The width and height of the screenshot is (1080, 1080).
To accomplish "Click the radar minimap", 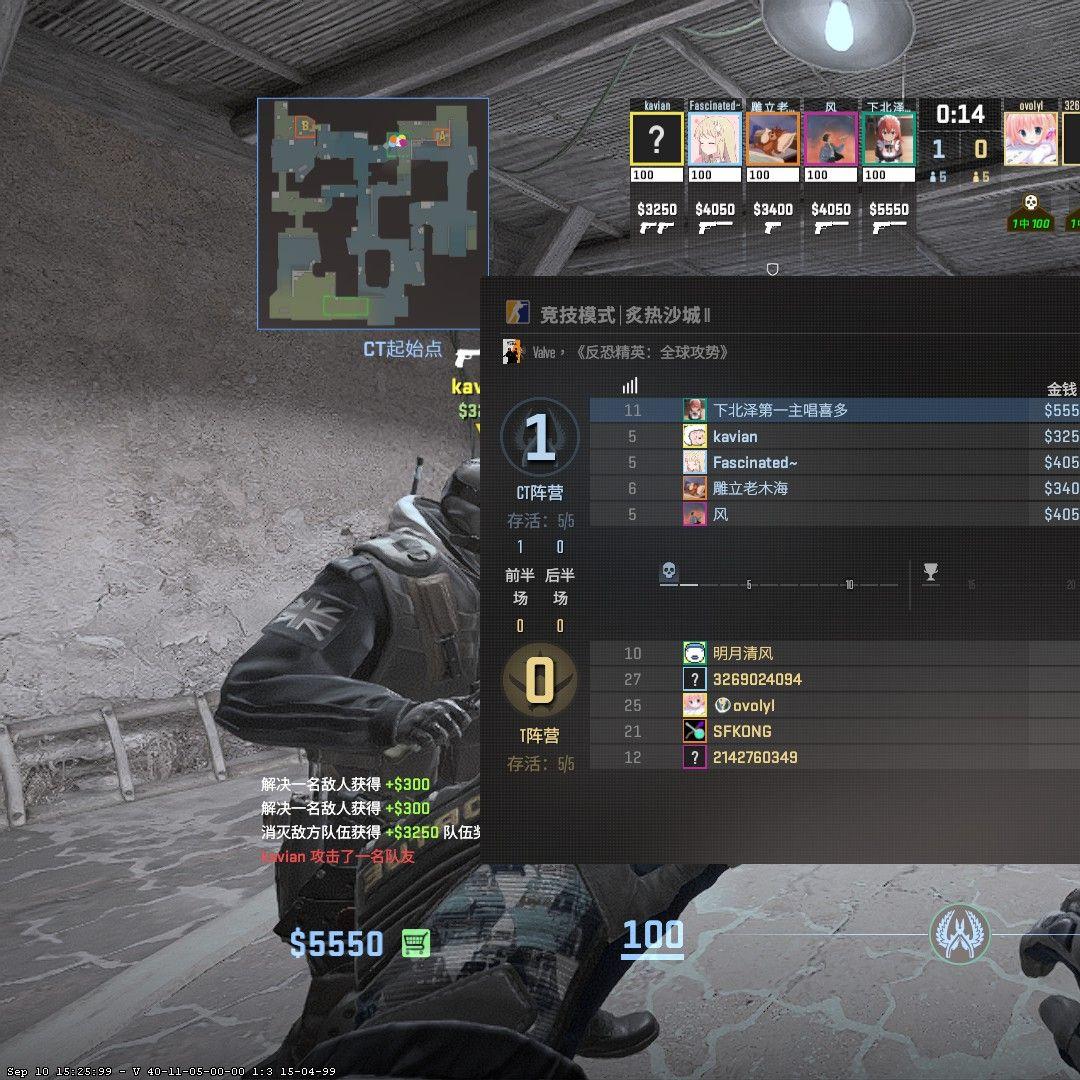I will point(372,213).
